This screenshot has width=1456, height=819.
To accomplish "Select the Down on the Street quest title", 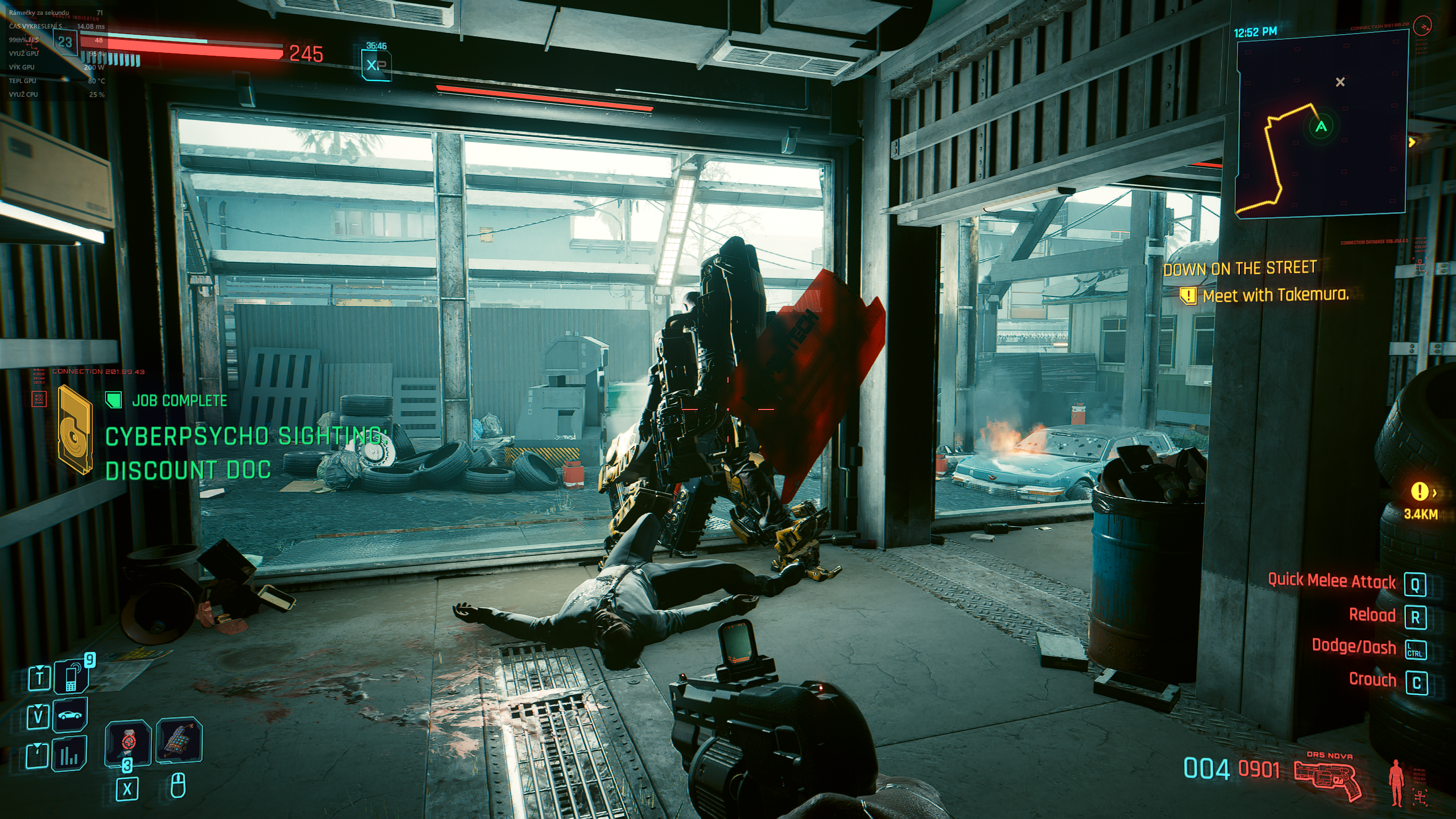I will (1239, 268).
